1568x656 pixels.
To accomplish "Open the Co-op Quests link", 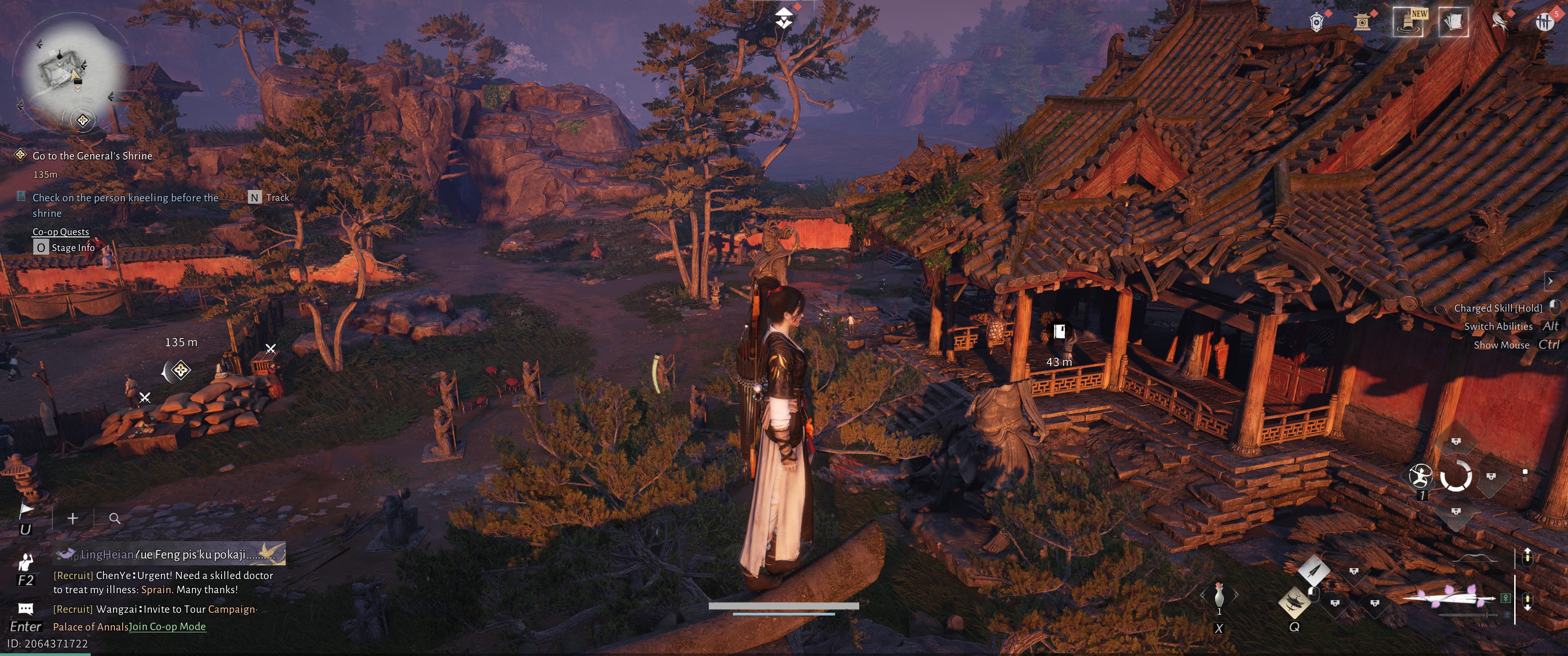I will pyautogui.click(x=60, y=231).
